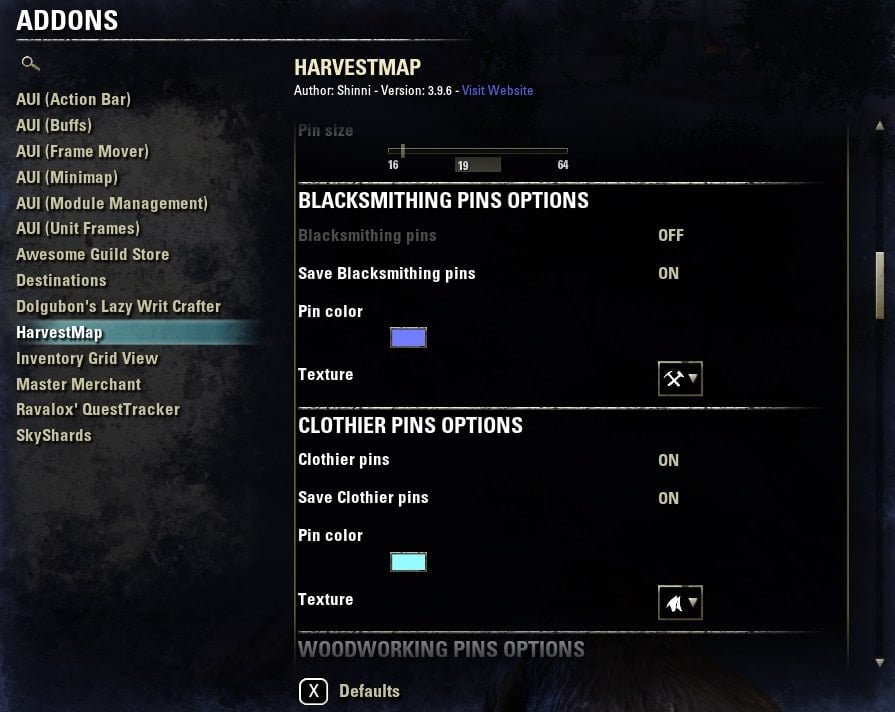895x712 pixels.
Task: Click the Pin size slider track
Action: tap(478, 150)
